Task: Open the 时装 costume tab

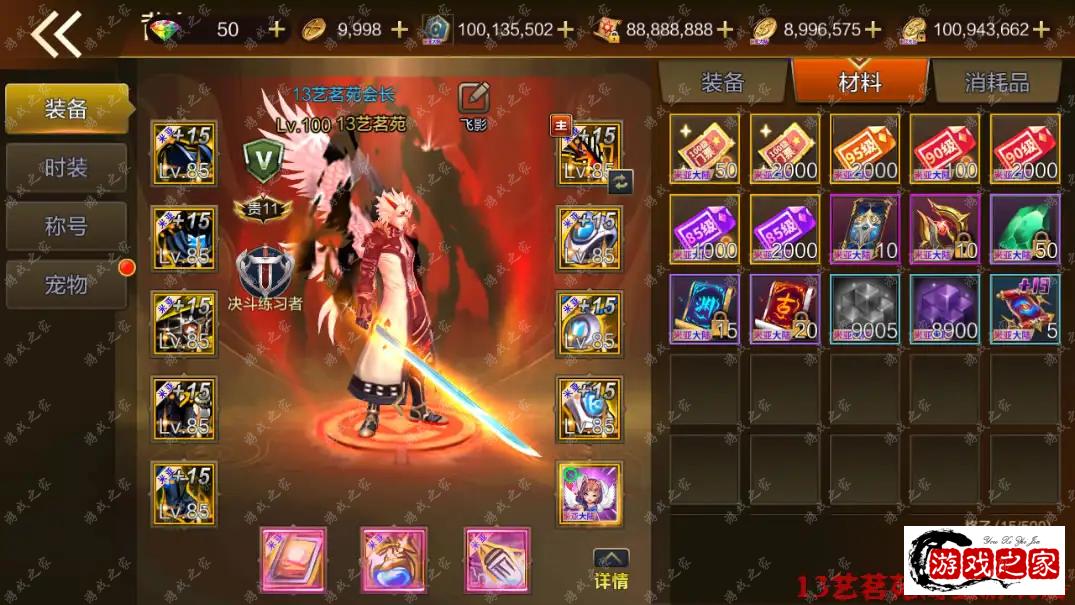Action: pos(66,168)
